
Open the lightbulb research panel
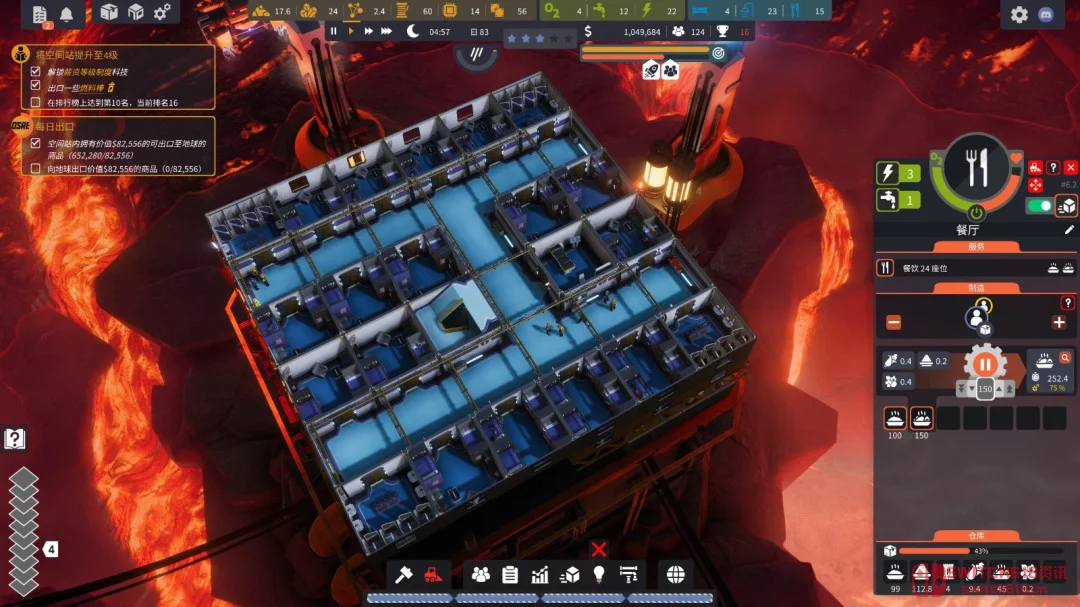click(x=599, y=574)
